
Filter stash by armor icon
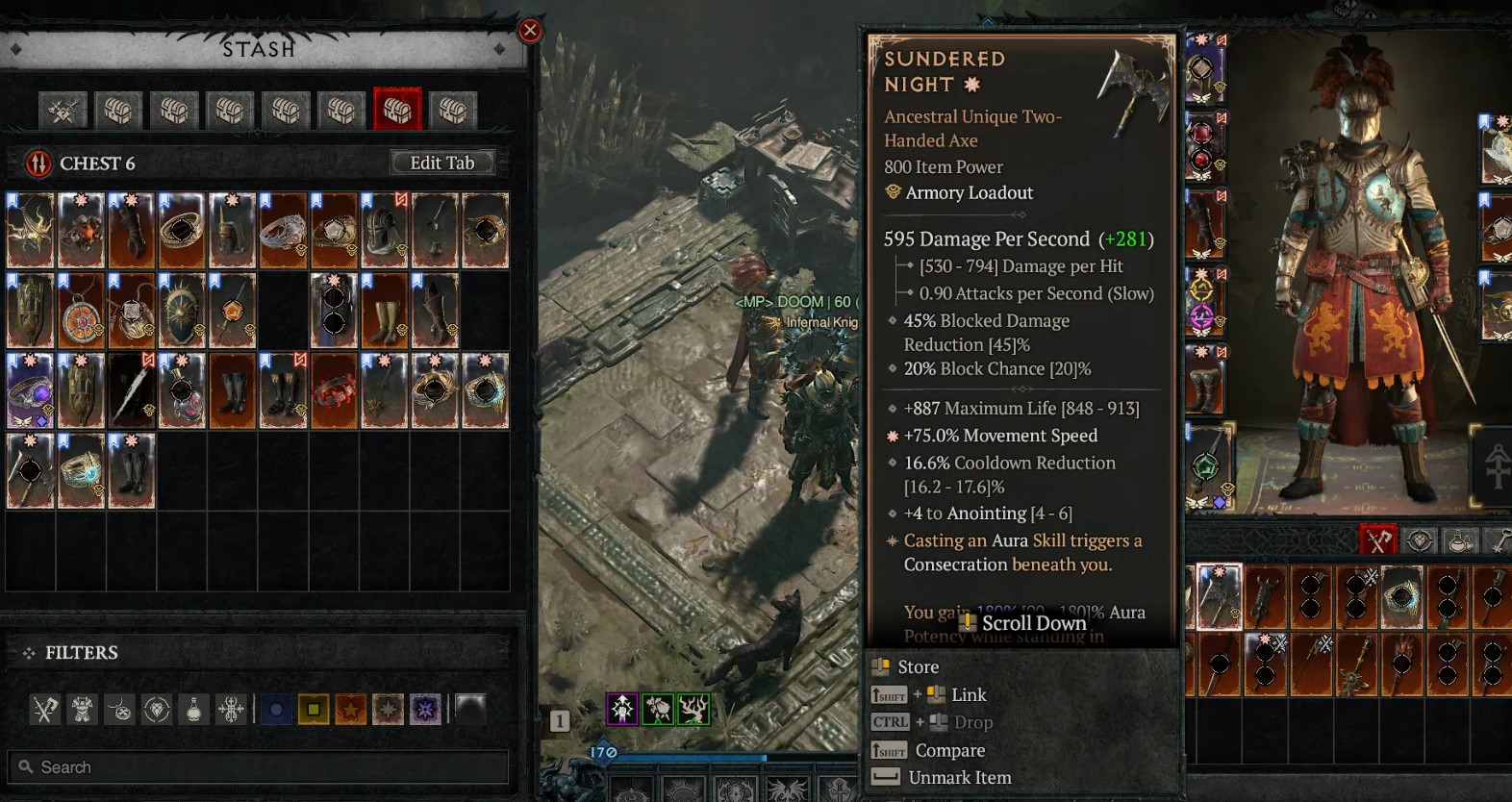pyautogui.click(x=83, y=710)
